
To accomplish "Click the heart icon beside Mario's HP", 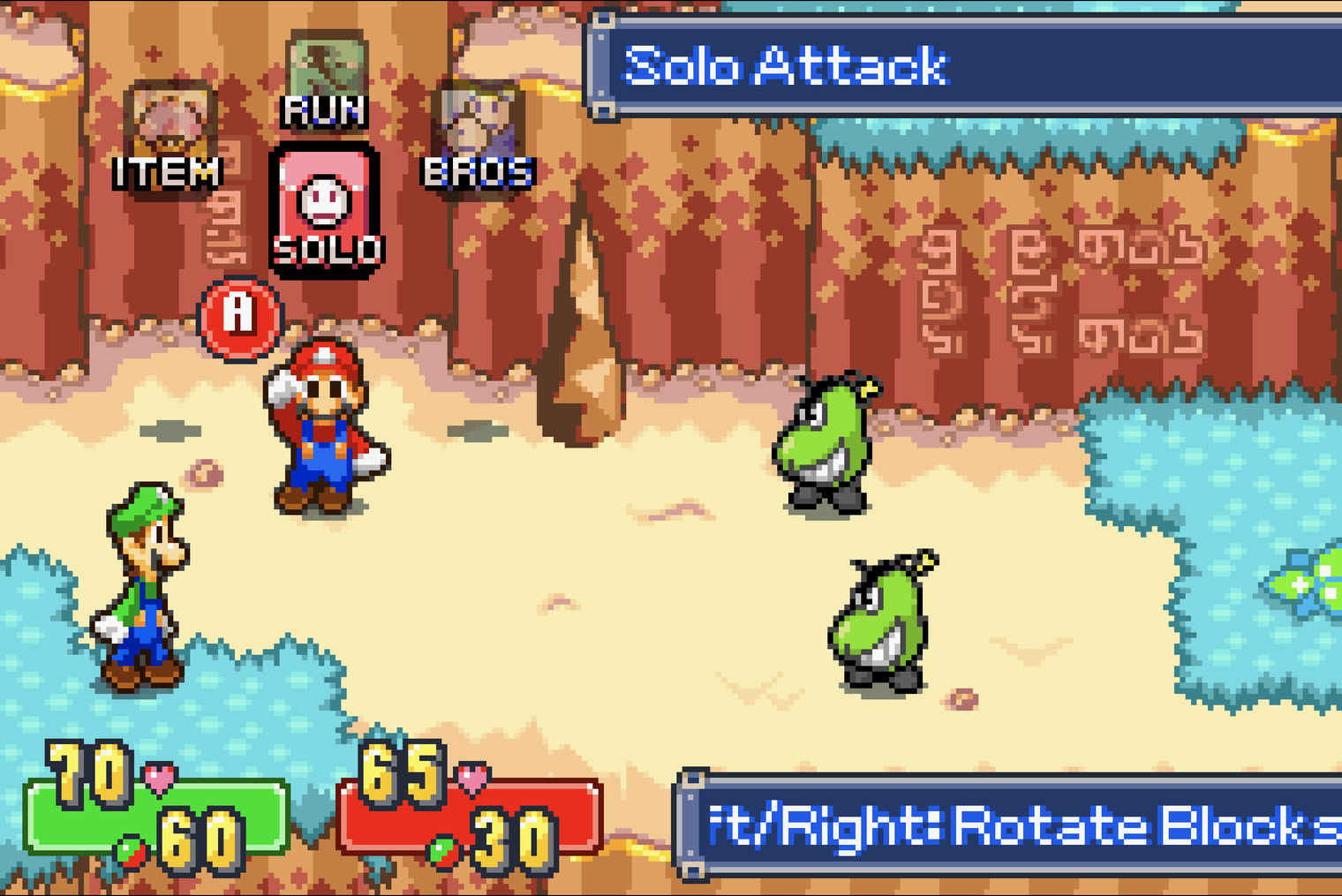I will 474,774.
